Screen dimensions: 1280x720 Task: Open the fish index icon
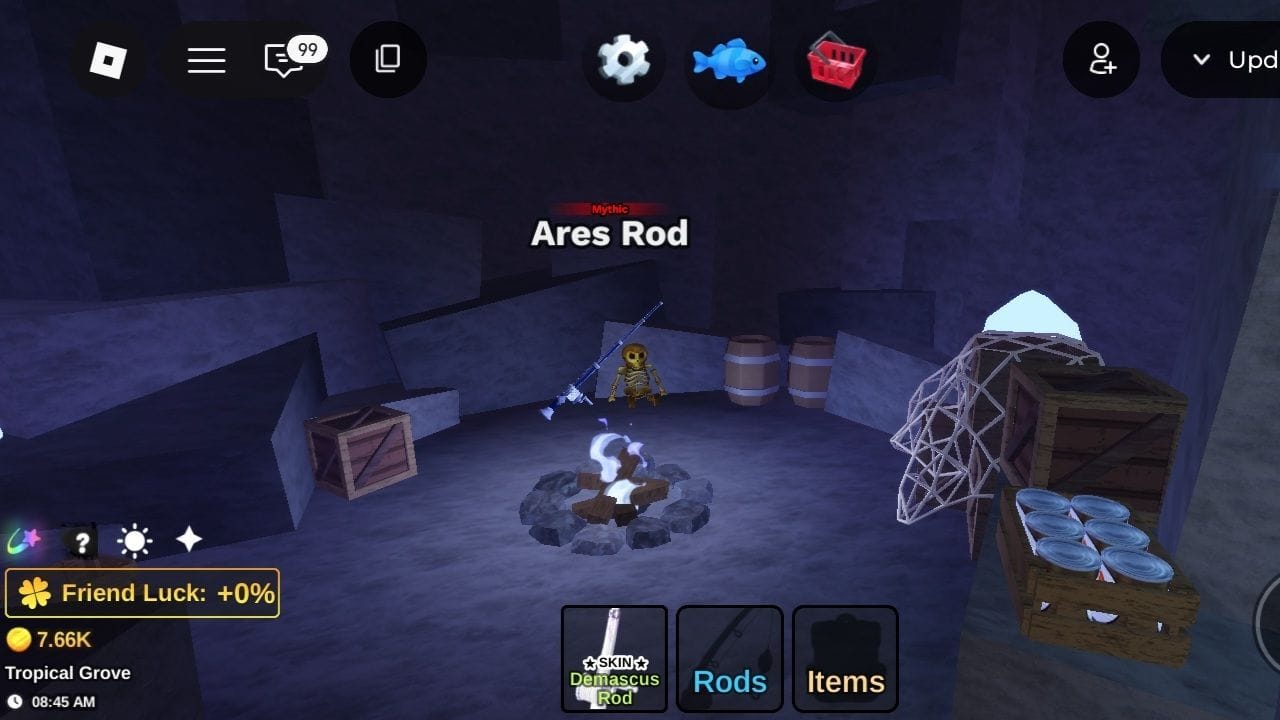pos(729,60)
